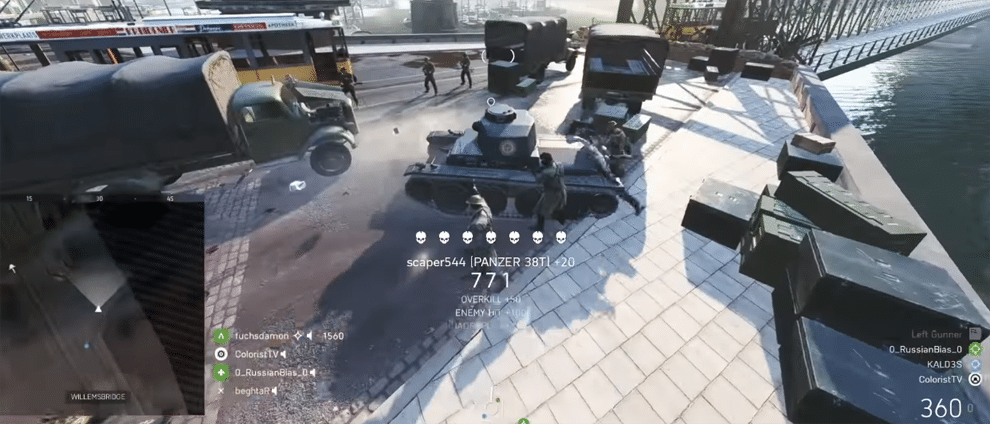The height and width of the screenshot is (424, 990).
Task: Click the green seat icon next to 0_RussianBias_0
Action: point(975,349)
